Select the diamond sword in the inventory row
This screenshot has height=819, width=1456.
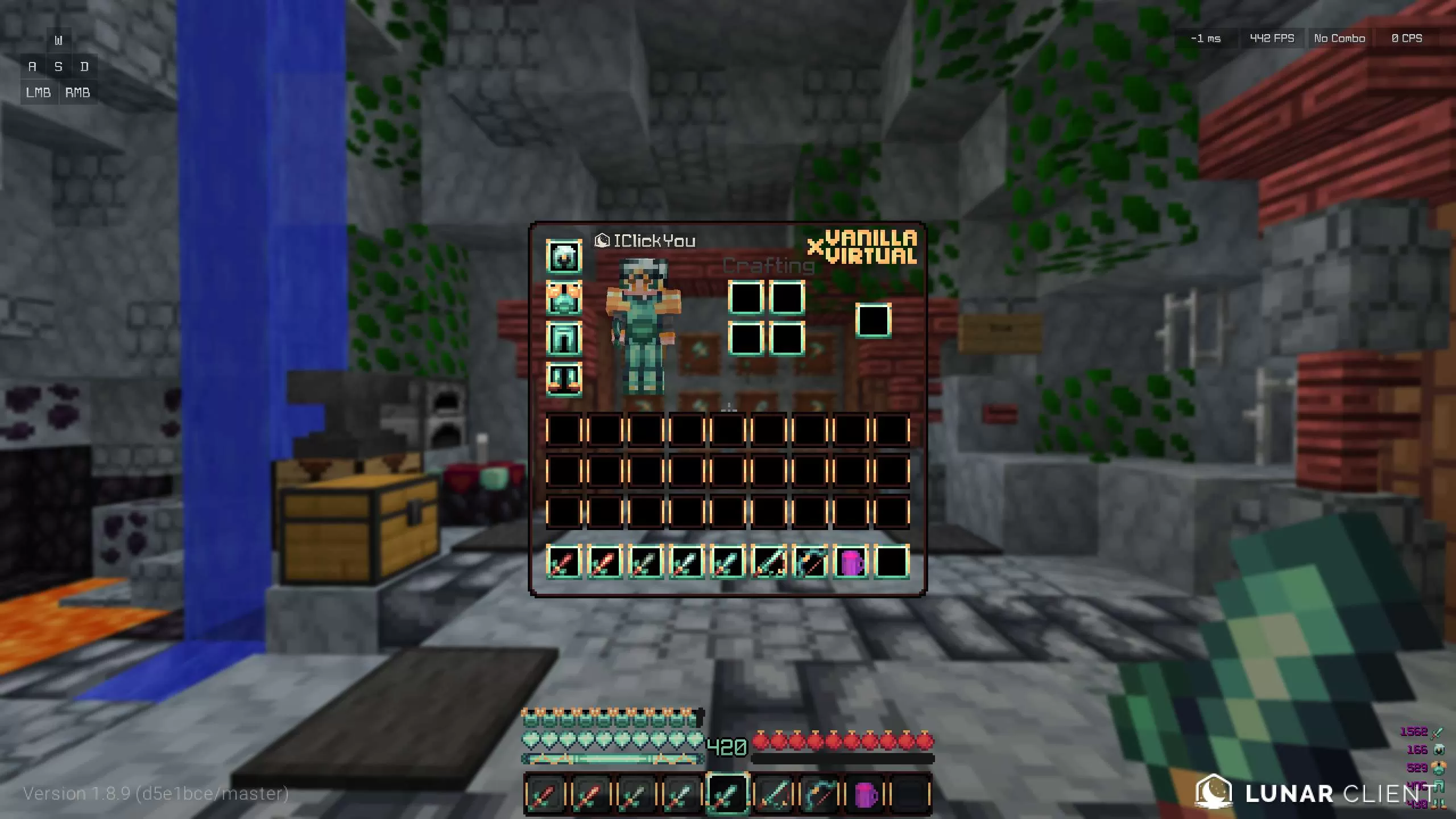[729, 563]
